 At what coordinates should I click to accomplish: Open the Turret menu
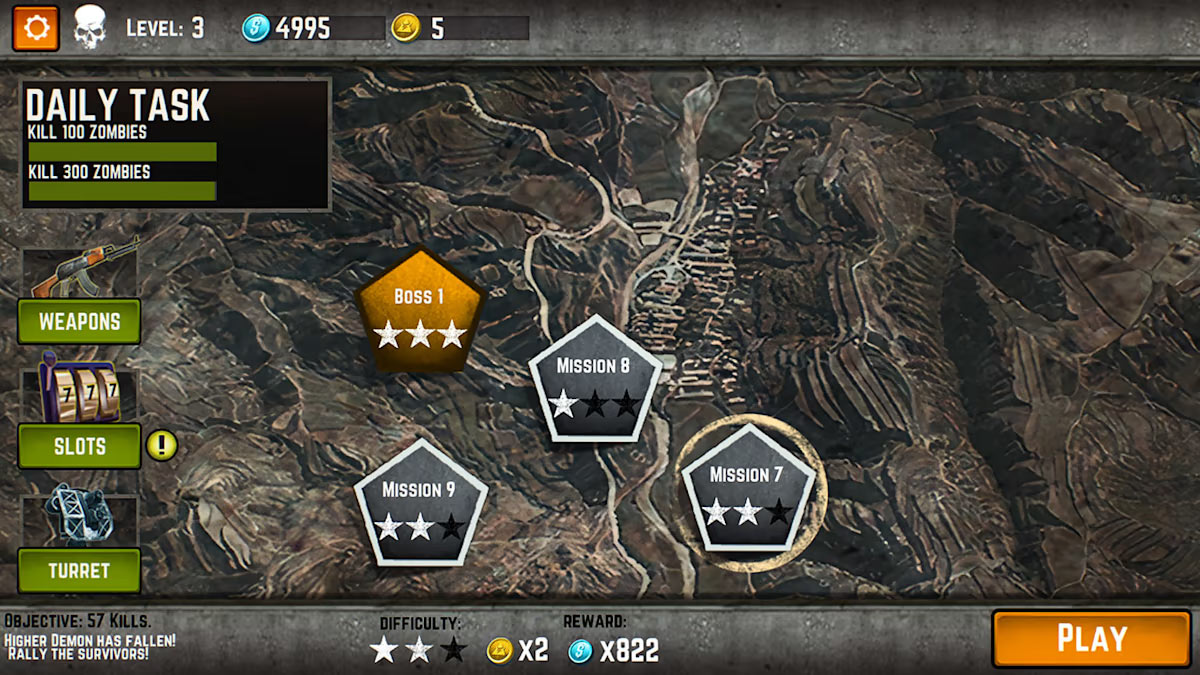79,571
